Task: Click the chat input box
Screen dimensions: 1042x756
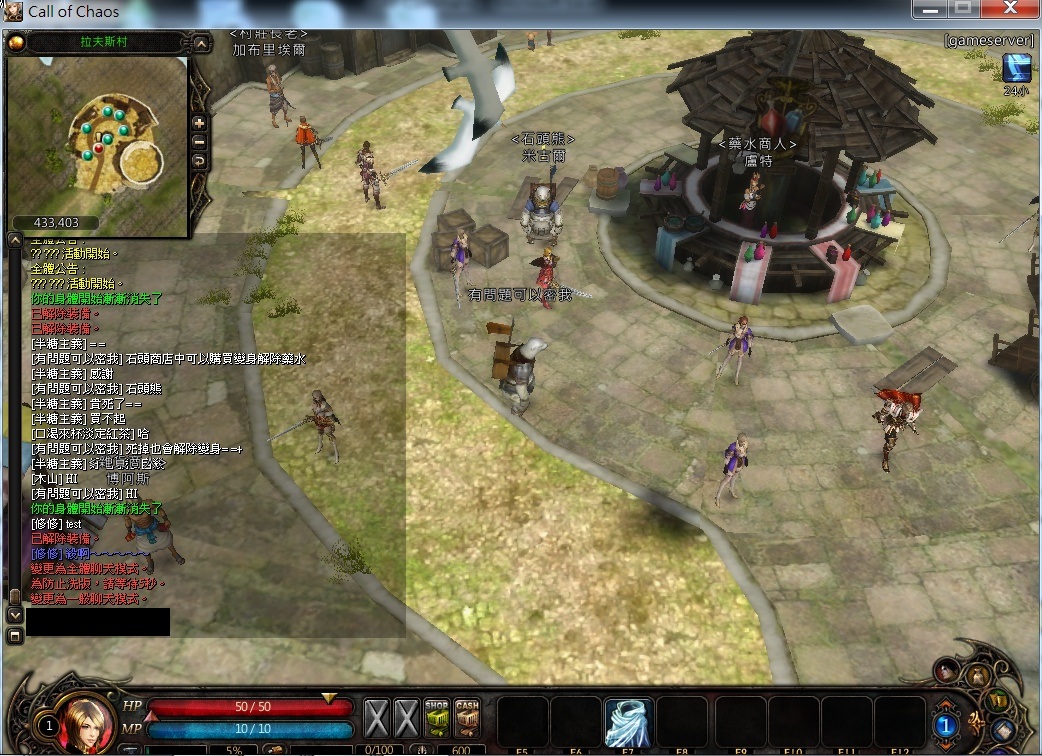Action: pos(98,622)
